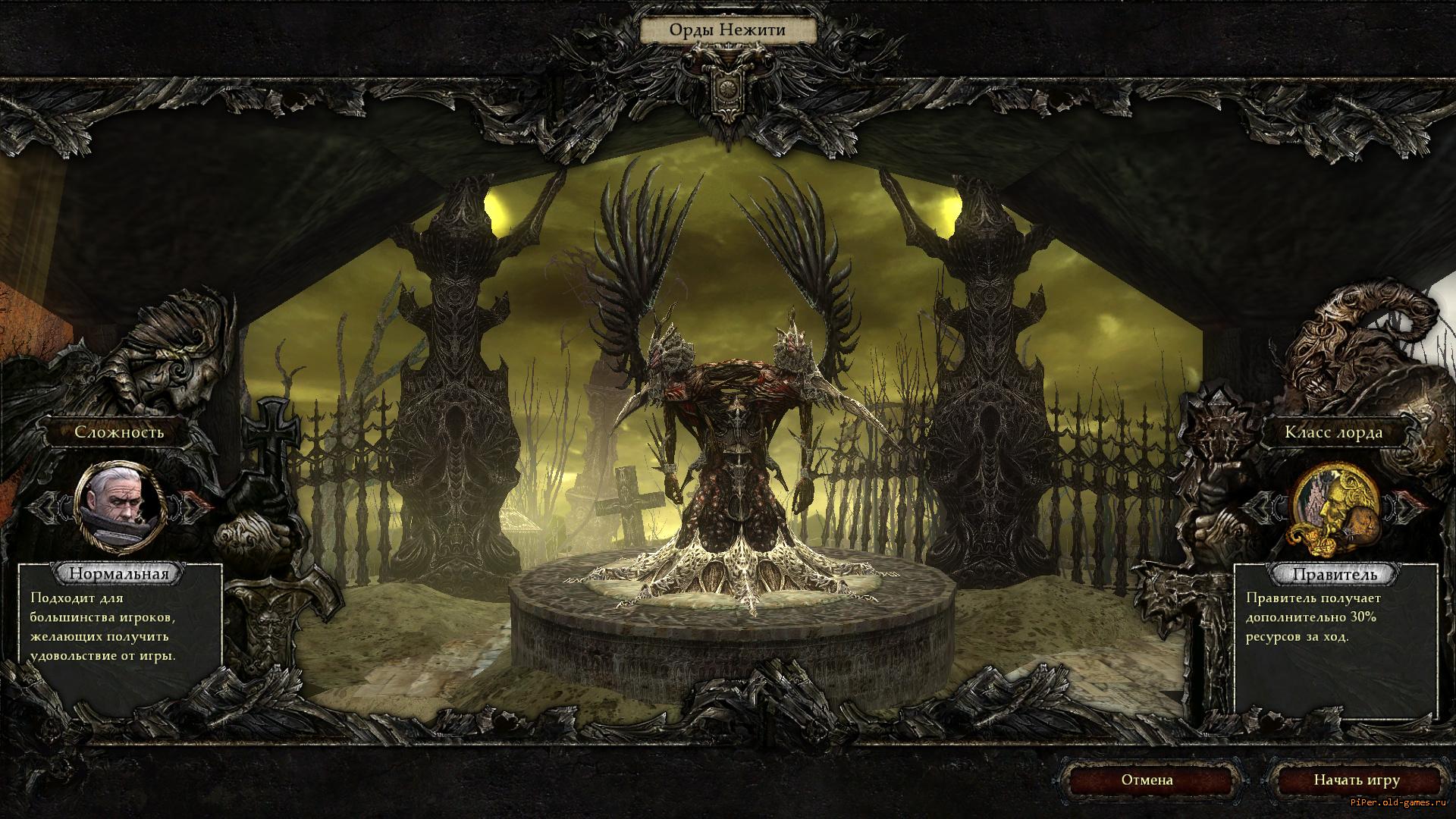This screenshot has height=819, width=1456.
Task: Cancel with the Отмена button
Action: [x=1147, y=780]
